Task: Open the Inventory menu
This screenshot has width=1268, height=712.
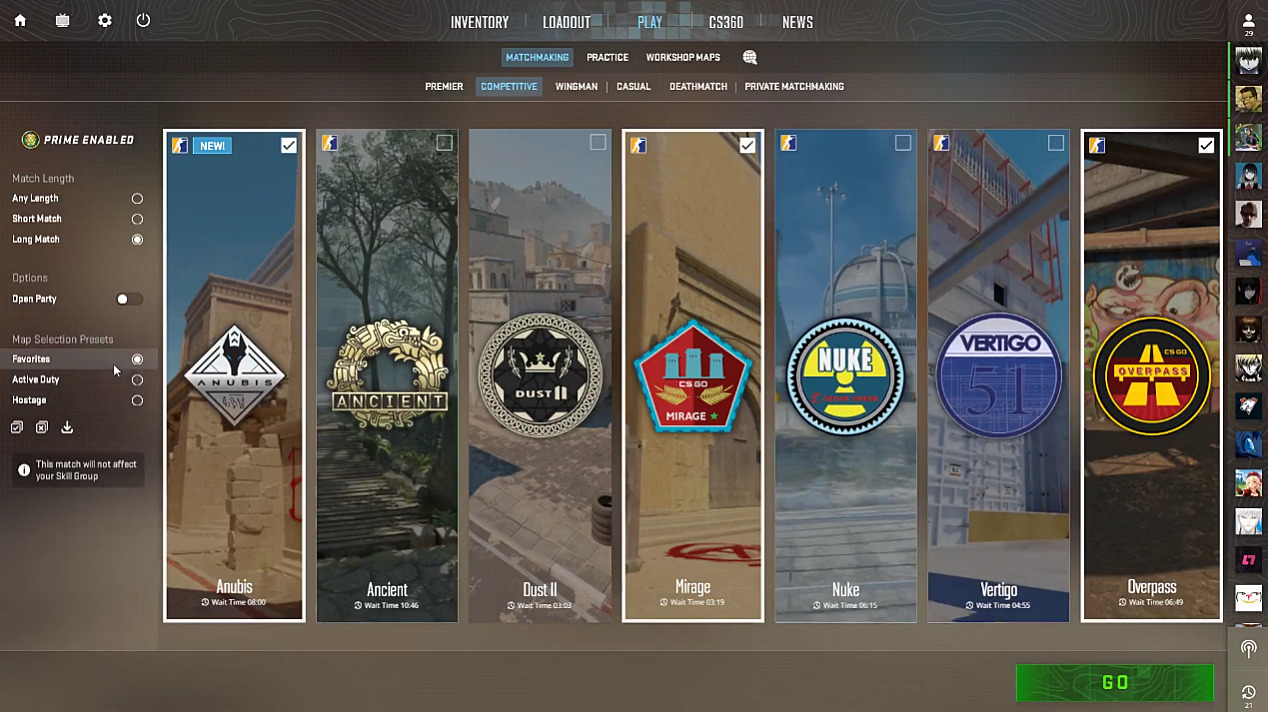Action: point(479,22)
